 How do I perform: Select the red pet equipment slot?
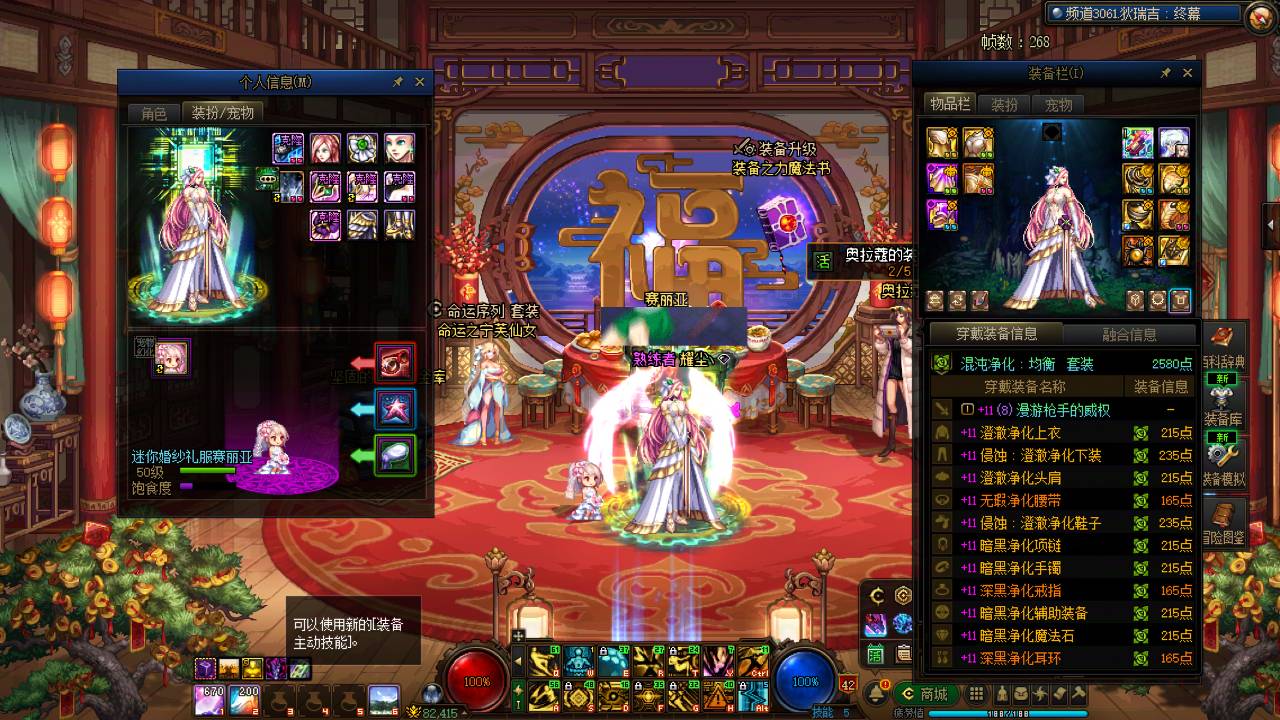[395, 362]
